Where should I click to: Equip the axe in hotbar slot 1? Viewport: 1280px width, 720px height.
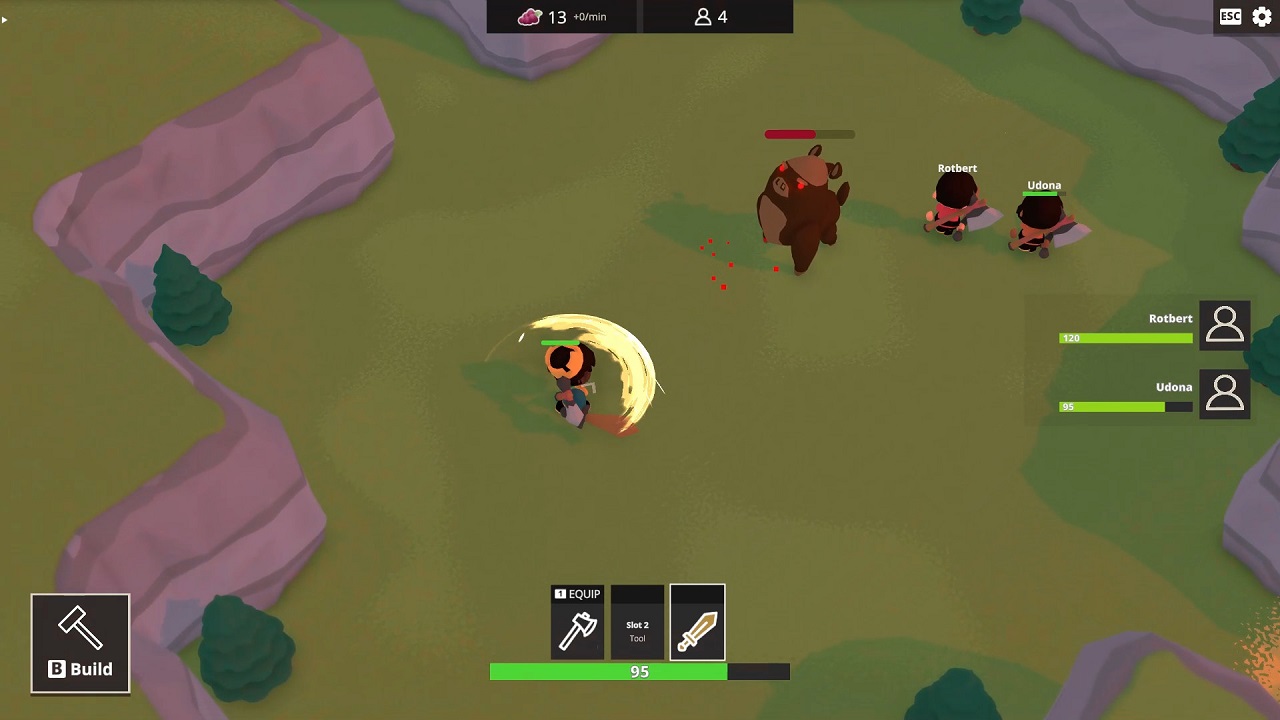click(578, 623)
